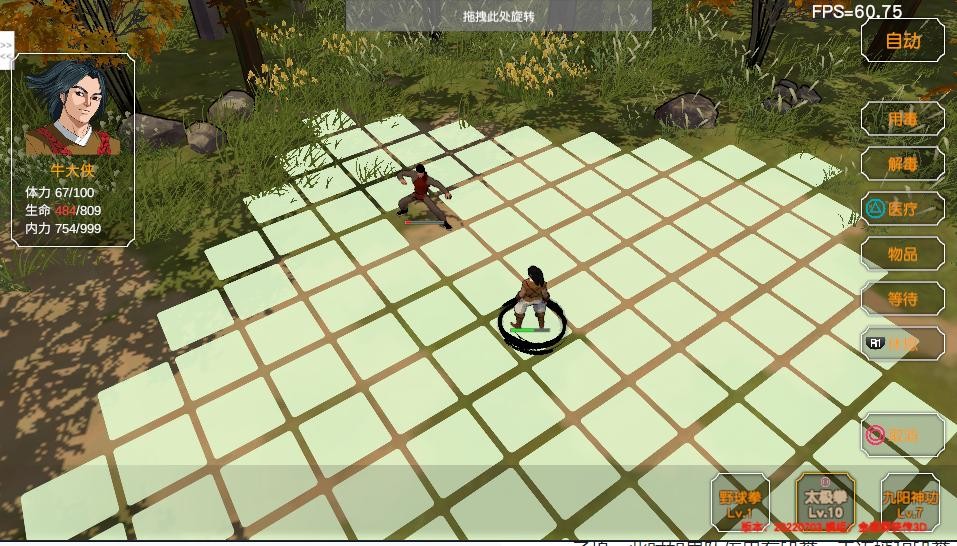
Task: Choose the 用毒 (Use Poison) command
Action: (902, 119)
